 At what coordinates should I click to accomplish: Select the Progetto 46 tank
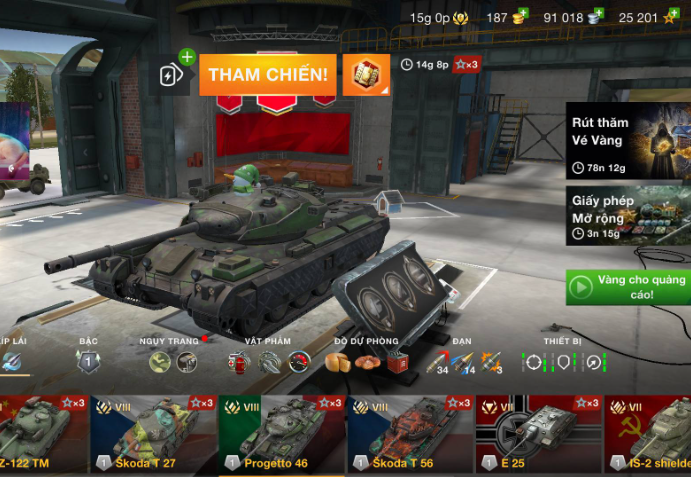point(282,435)
